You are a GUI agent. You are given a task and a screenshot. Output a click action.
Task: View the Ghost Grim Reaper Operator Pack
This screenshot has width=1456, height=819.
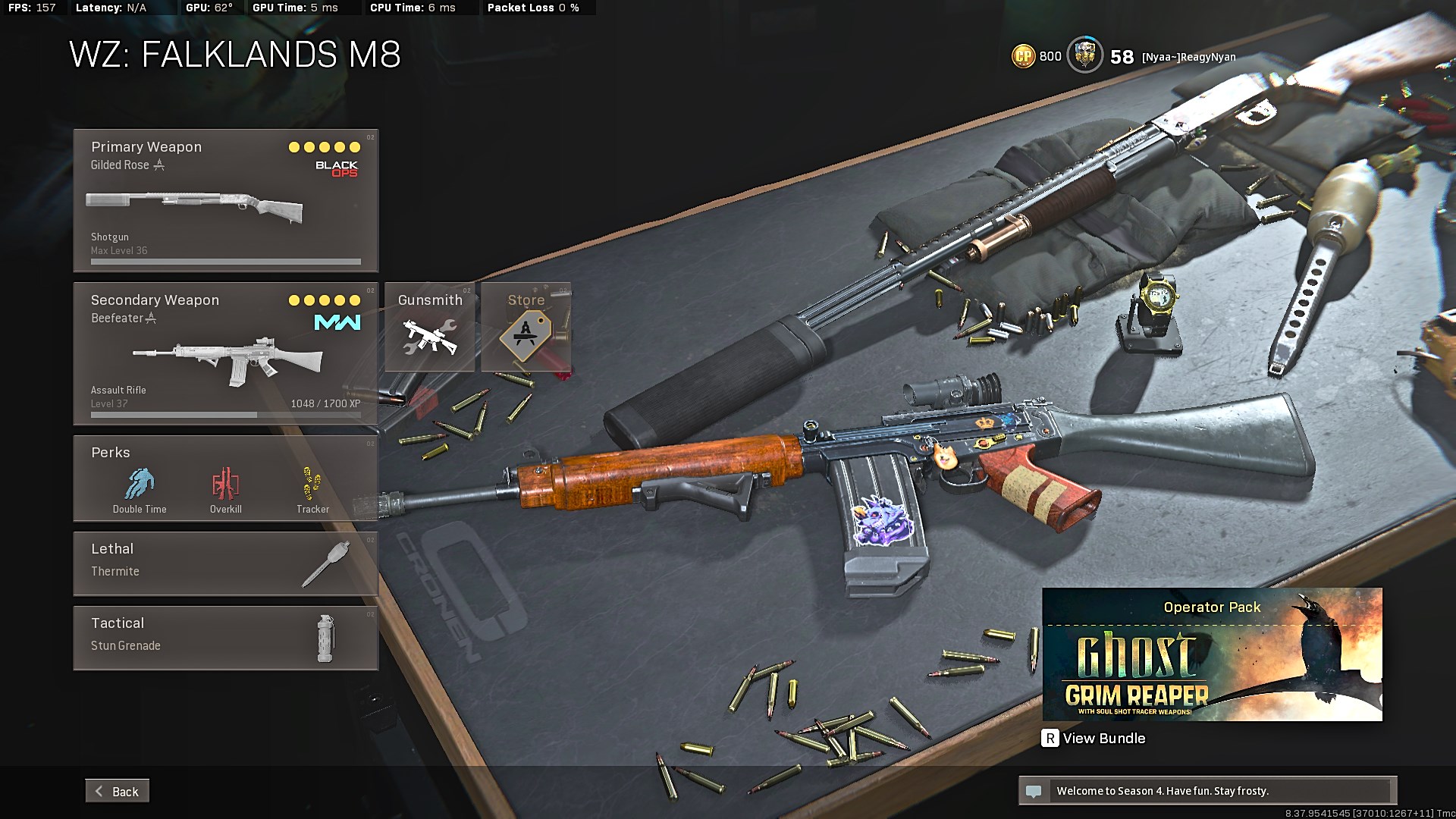[x=1212, y=654]
